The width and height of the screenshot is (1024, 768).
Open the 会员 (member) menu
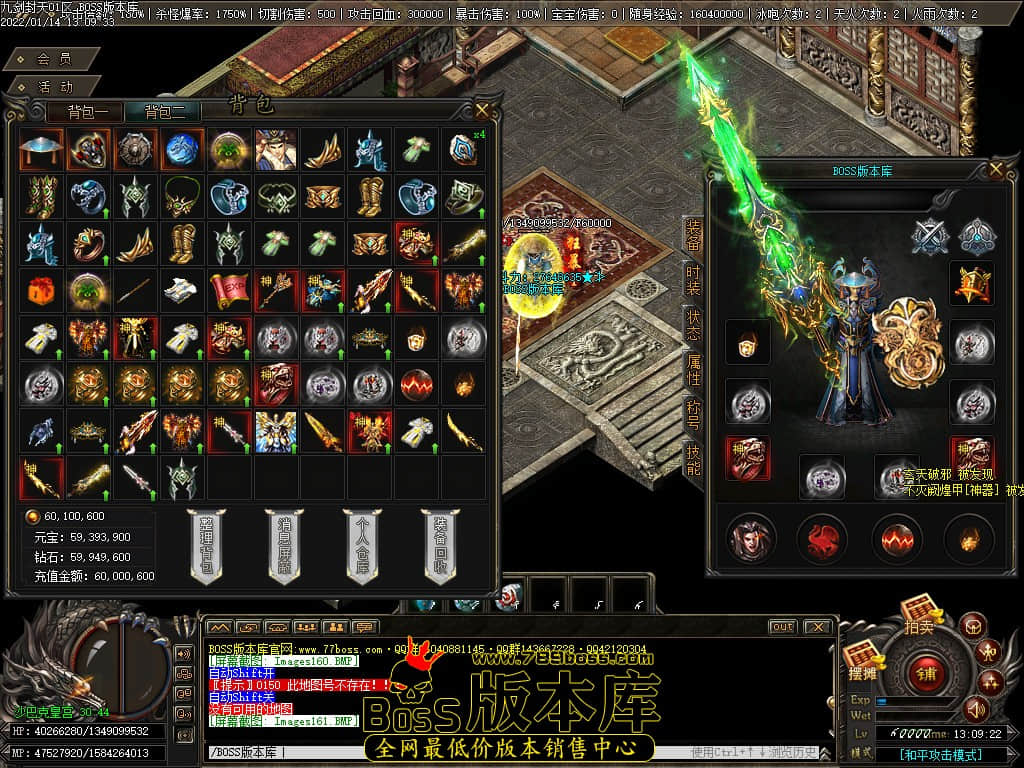(53, 60)
